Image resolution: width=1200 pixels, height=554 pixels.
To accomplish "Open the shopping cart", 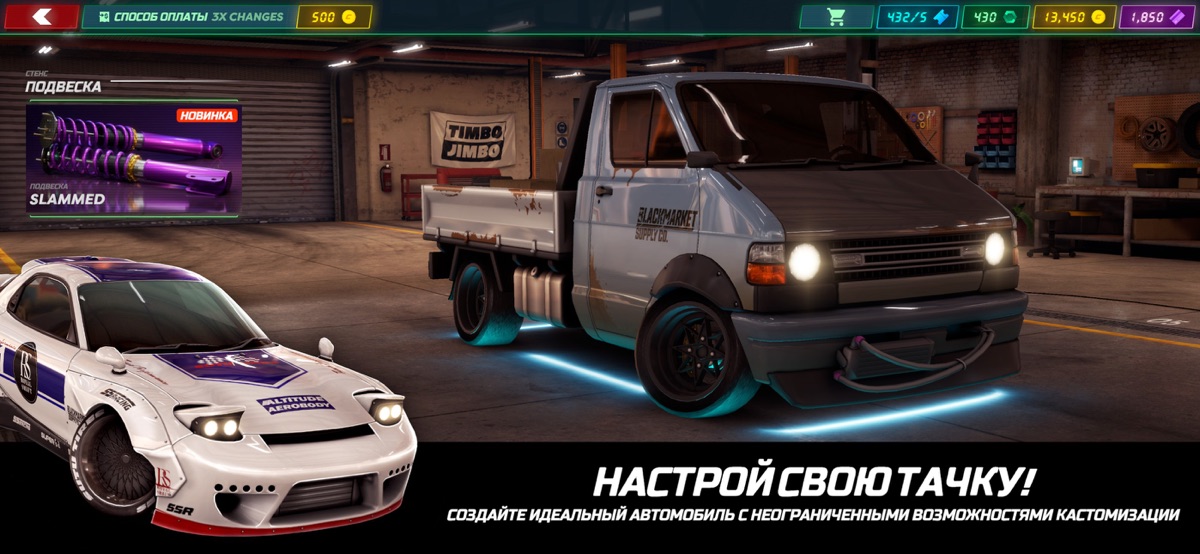I will (835, 17).
